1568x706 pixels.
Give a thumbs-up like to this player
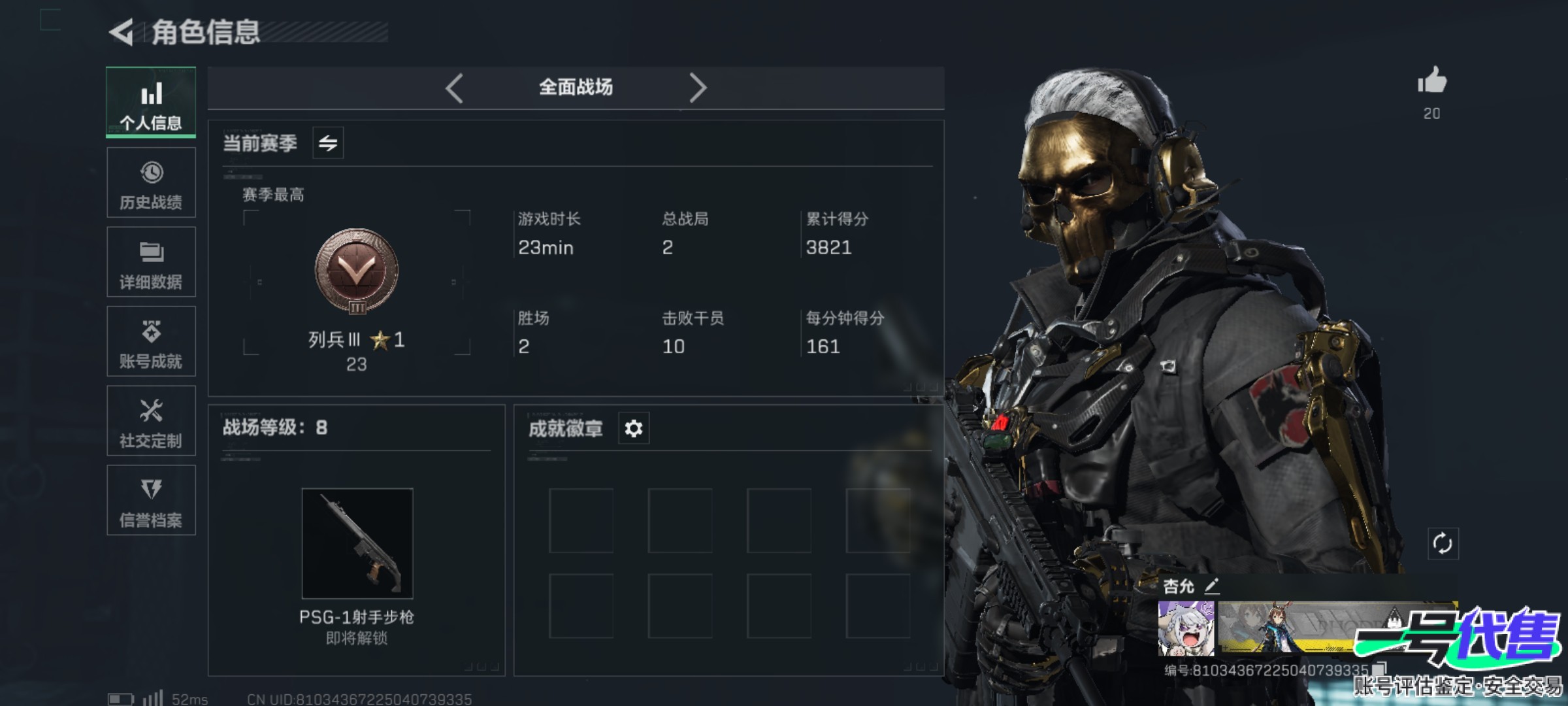(x=1431, y=82)
